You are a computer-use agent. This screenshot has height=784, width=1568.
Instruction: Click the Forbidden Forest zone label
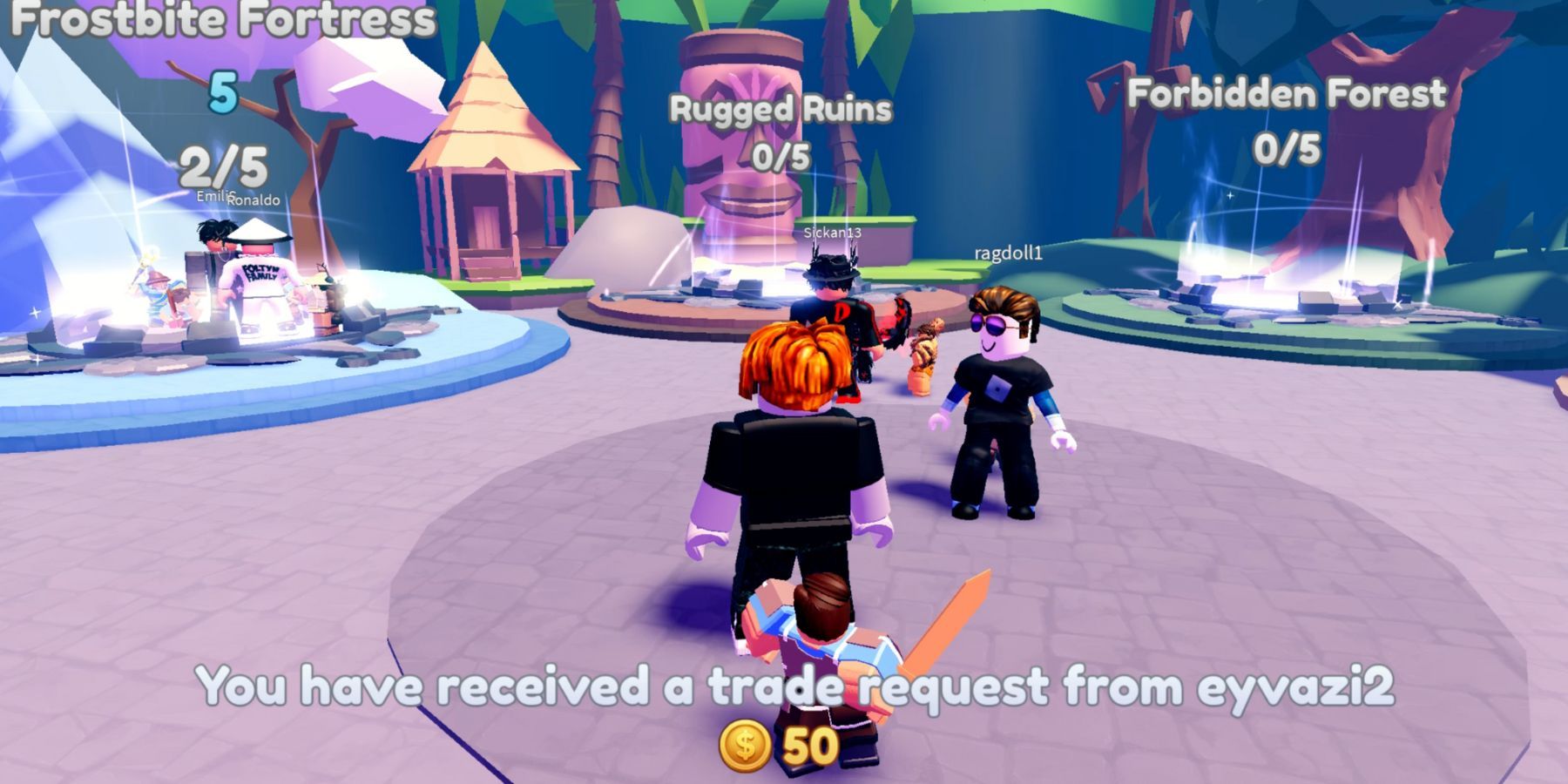click(1287, 96)
